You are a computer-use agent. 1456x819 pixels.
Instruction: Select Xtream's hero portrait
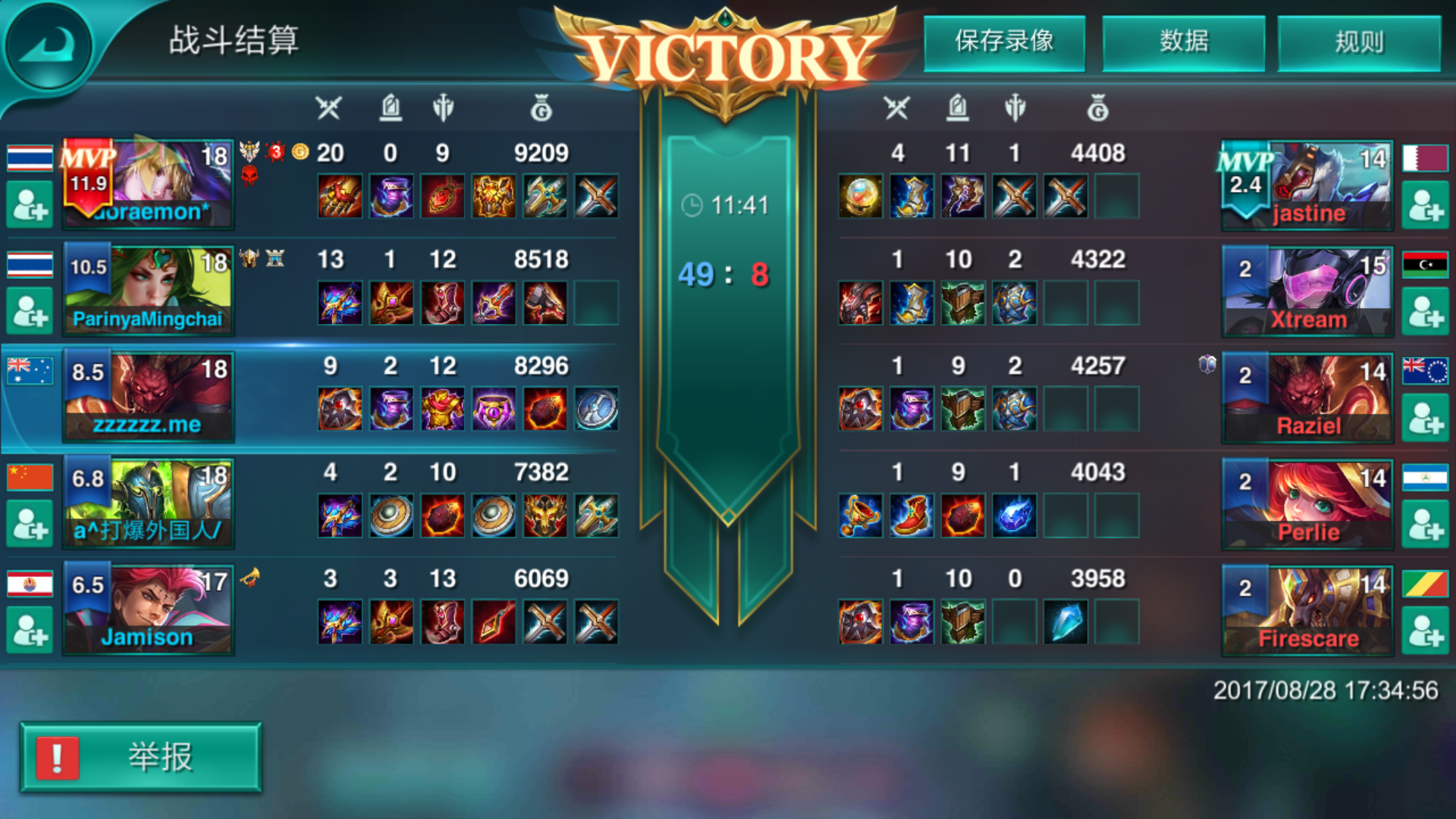coord(1307,291)
